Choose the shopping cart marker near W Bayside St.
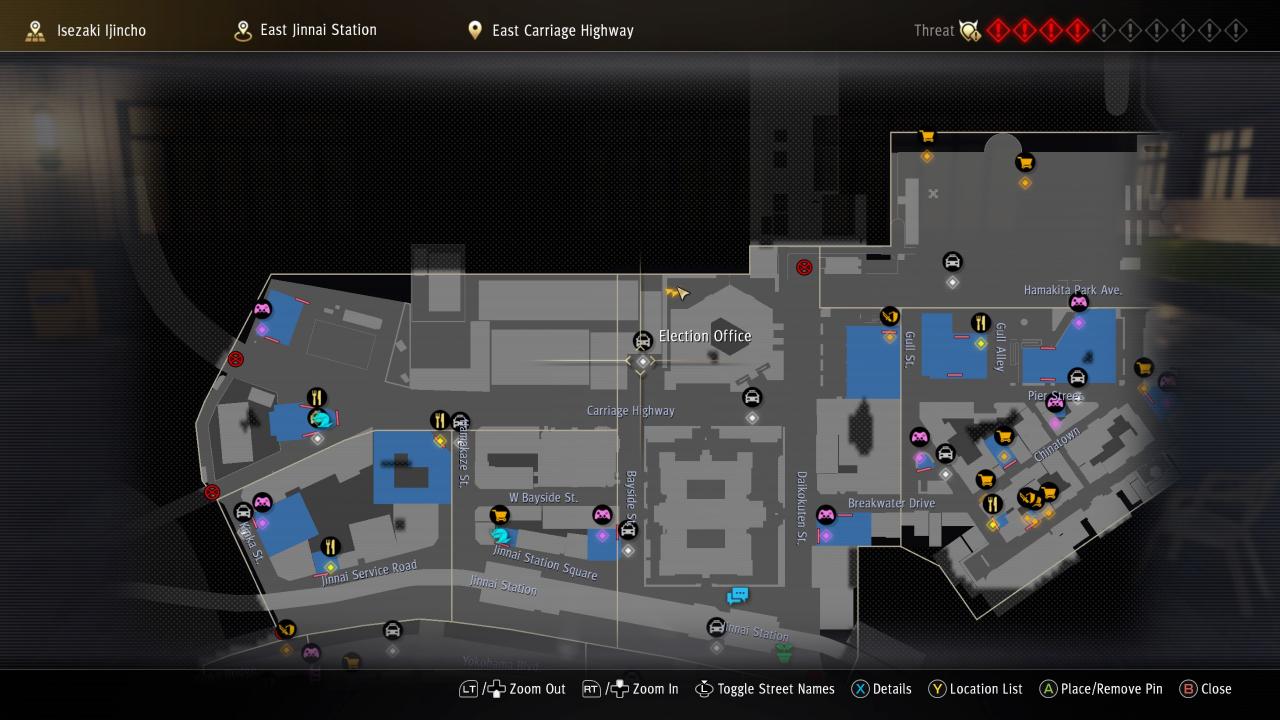The image size is (1280, 720). pyautogui.click(x=500, y=515)
